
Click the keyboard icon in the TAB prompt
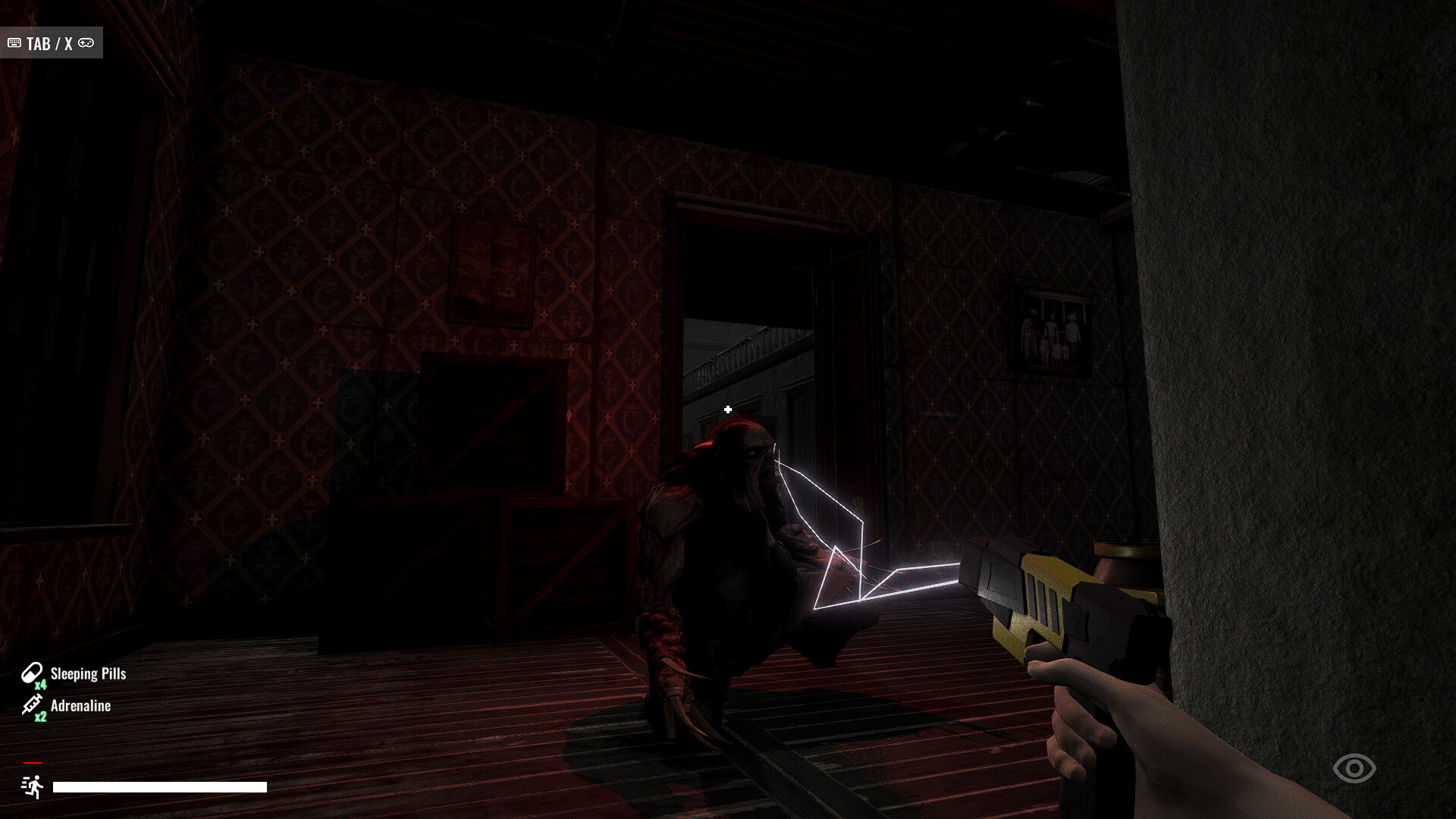point(14,43)
